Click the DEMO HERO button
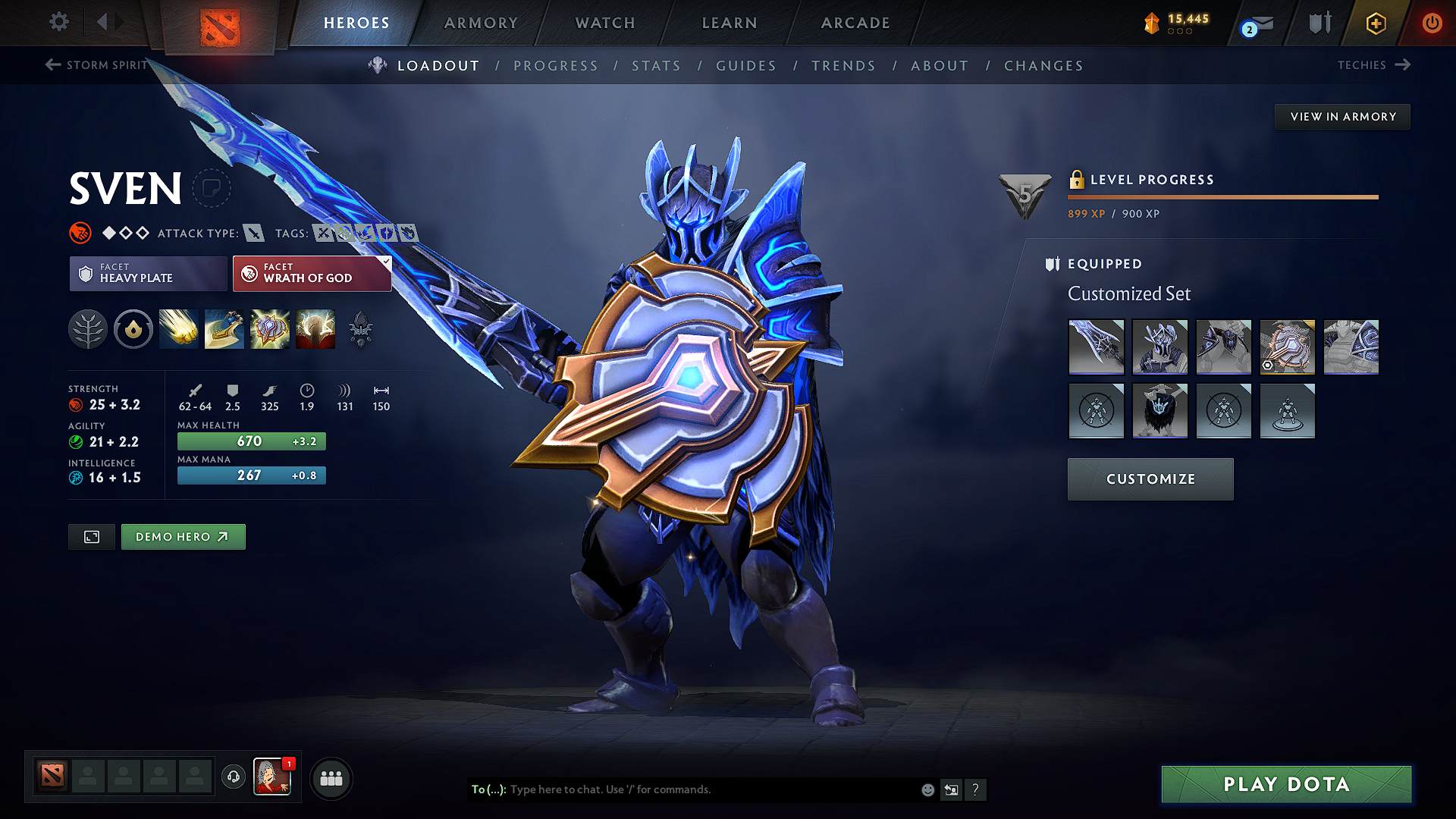 pyautogui.click(x=183, y=536)
